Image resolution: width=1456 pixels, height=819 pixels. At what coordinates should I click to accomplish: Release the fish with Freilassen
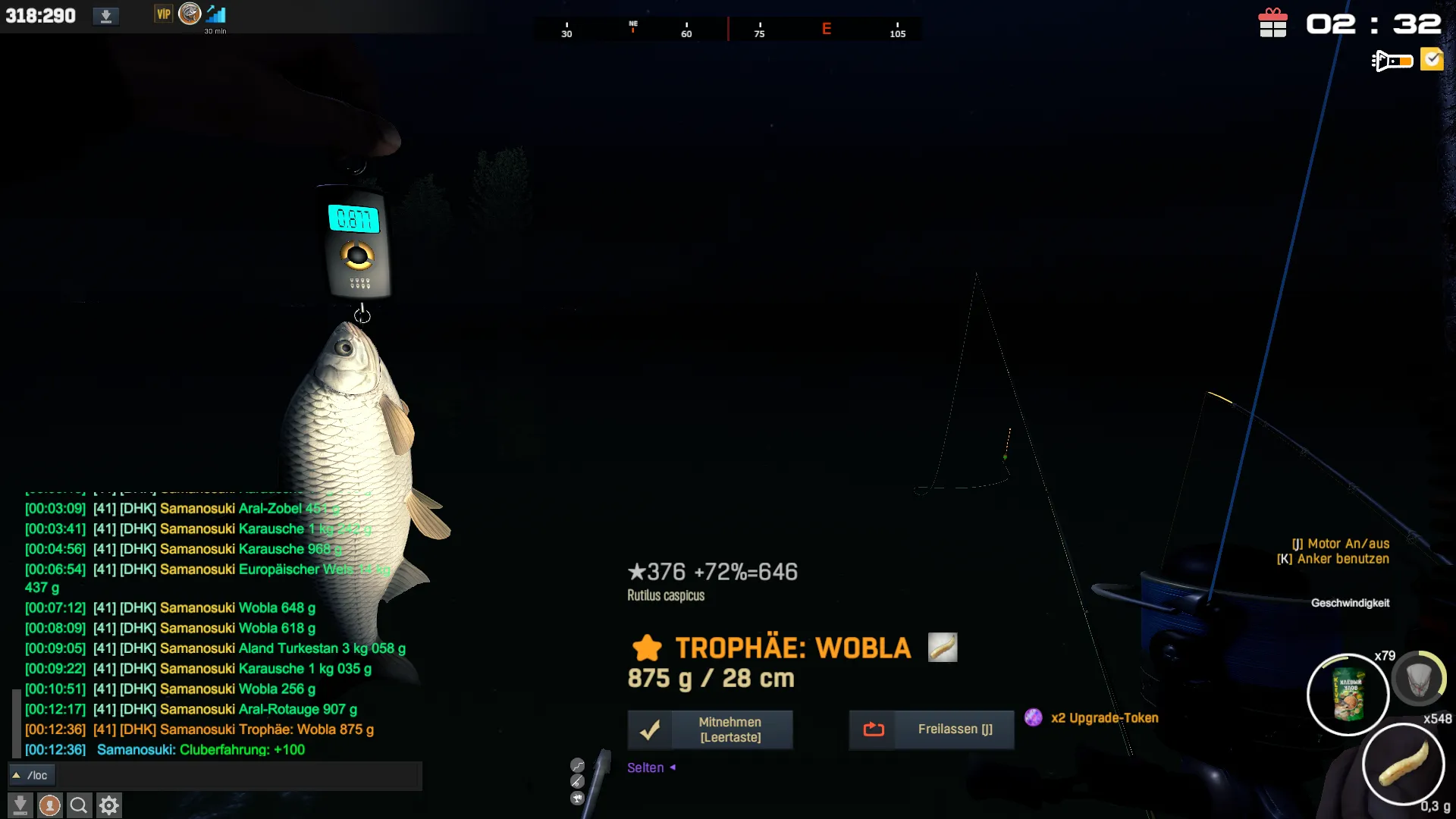pos(931,730)
